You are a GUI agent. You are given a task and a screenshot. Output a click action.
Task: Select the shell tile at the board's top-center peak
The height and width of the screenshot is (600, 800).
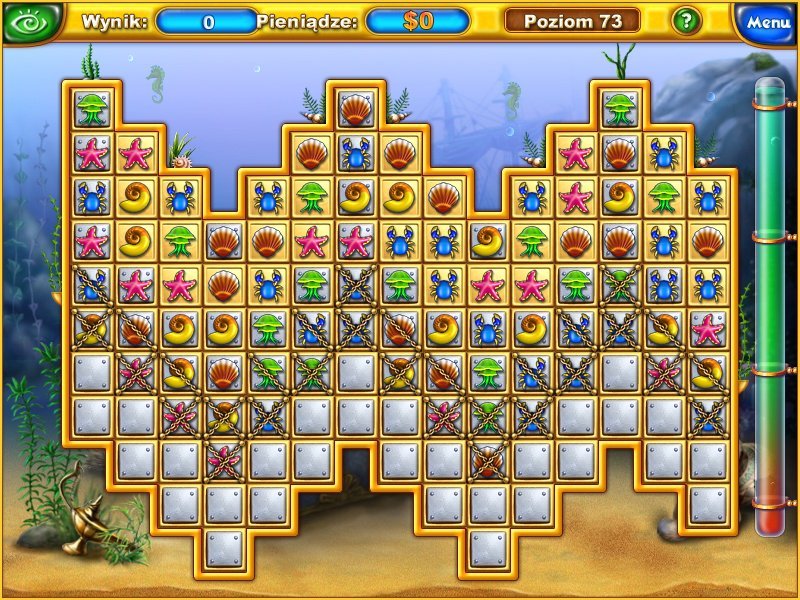point(355,107)
